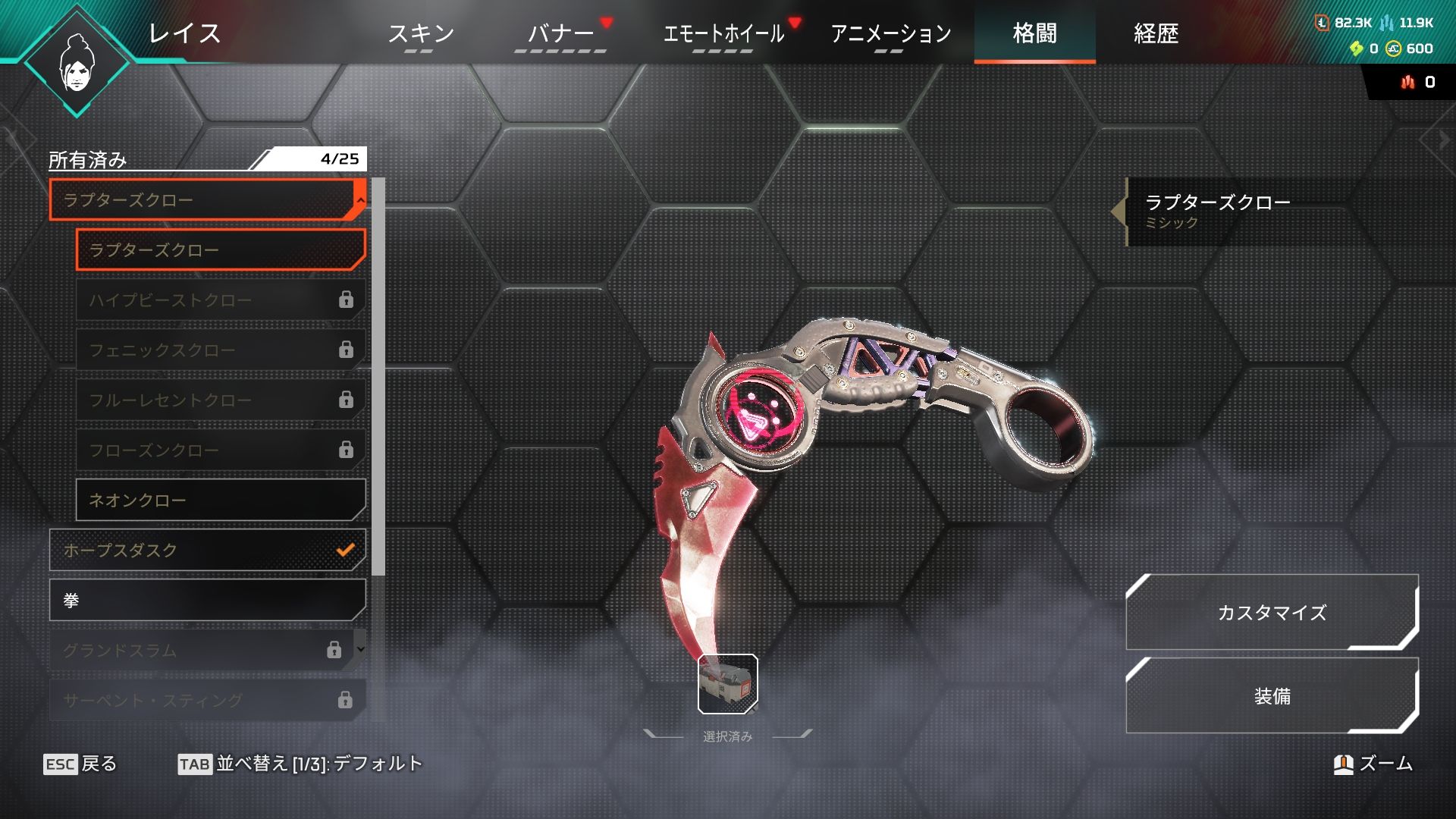This screenshot has height=819, width=1456.
Task: Click the 装備 equip button
Action: pyautogui.click(x=1272, y=696)
